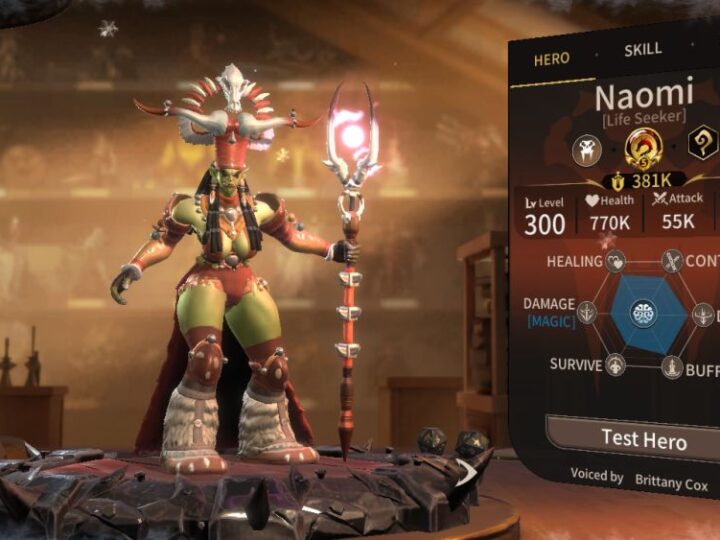Open the Hero tab
Image resolution: width=720 pixels, height=540 pixels.
pos(551,59)
